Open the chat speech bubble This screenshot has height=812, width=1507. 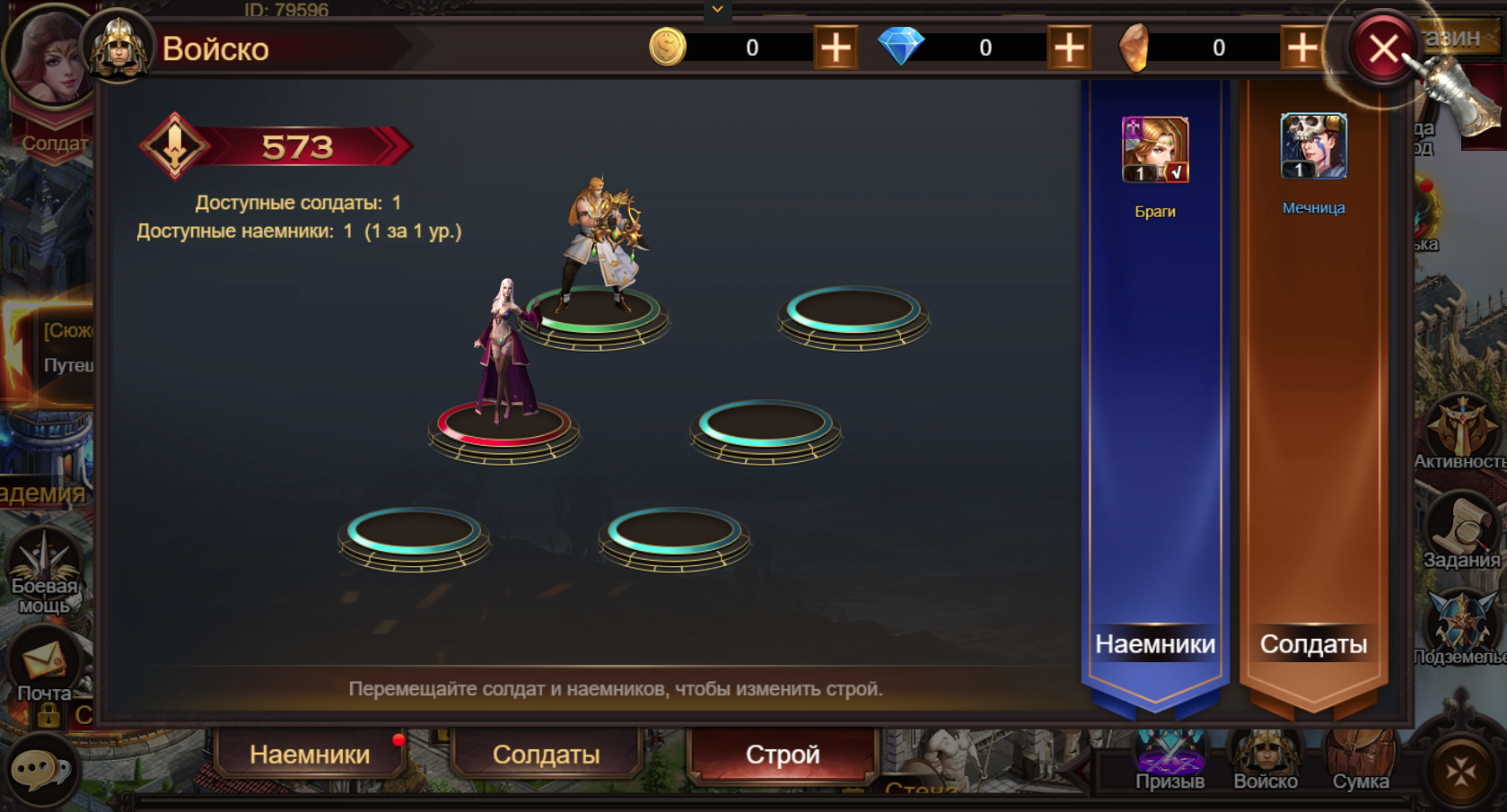pos(39,770)
